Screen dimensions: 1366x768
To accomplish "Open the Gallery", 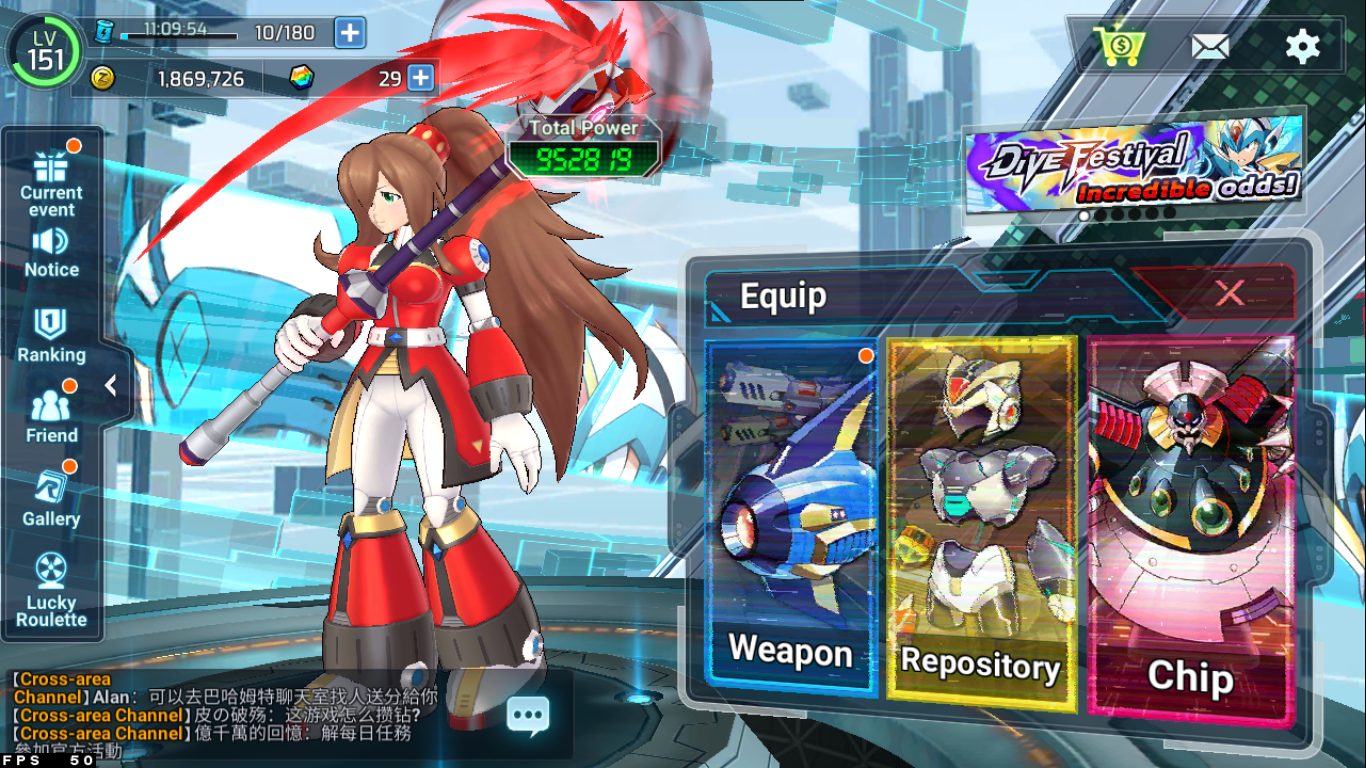I will click(x=51, y=499).
